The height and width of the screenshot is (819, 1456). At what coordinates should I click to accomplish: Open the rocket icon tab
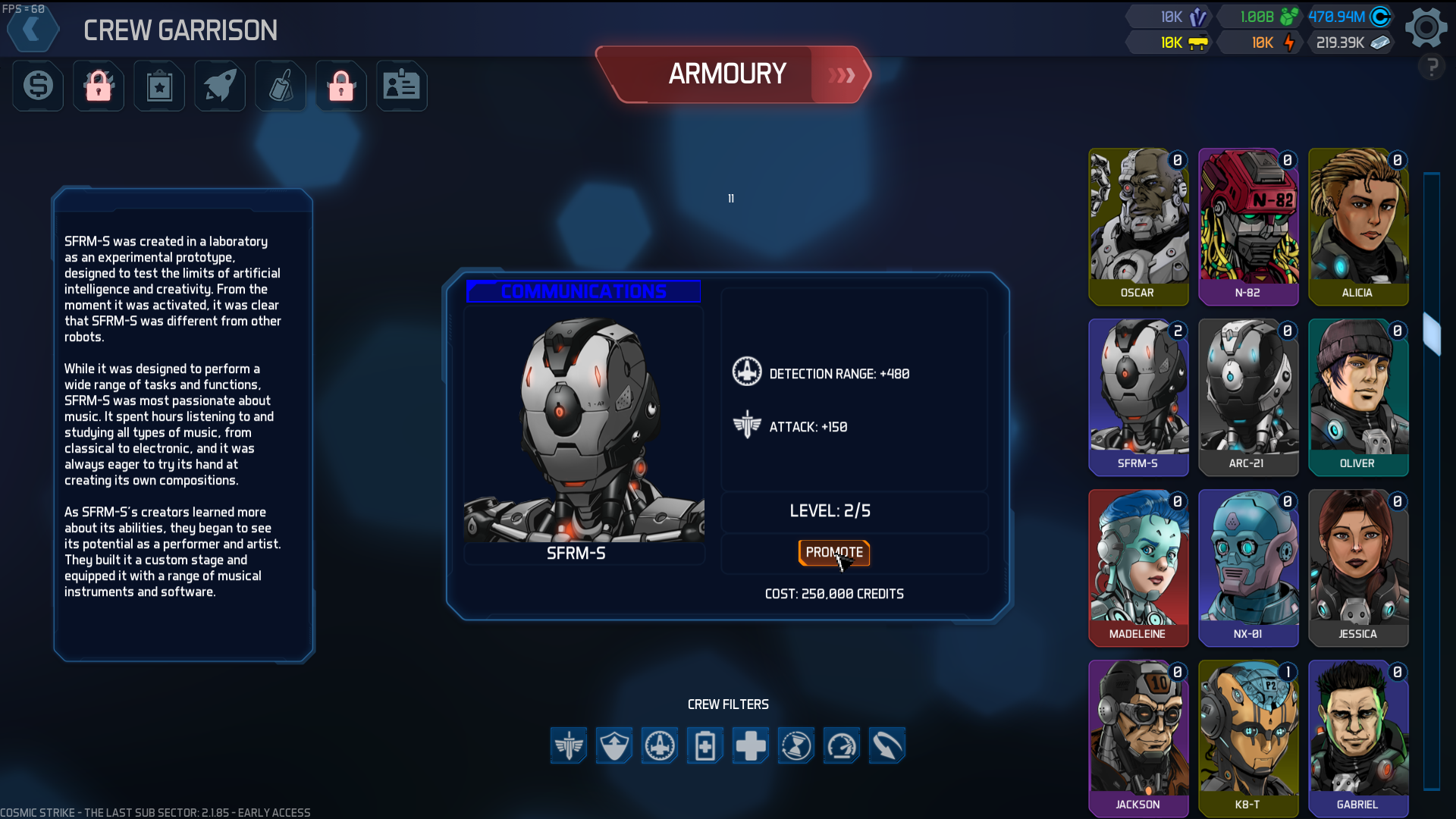[220, 86]
